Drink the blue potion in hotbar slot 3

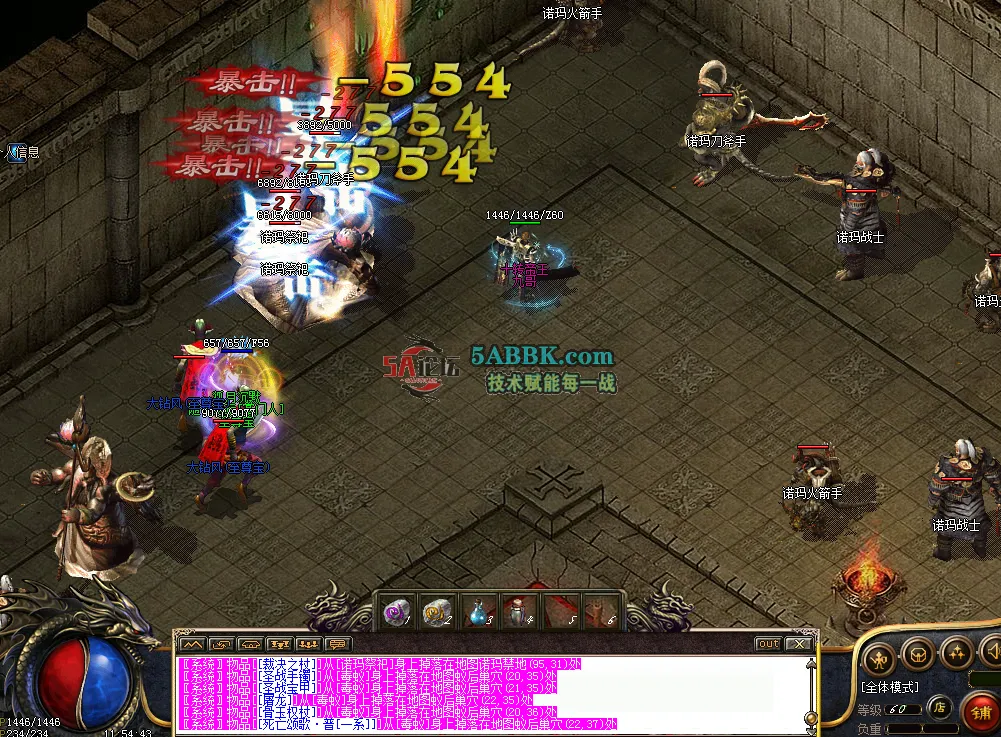(x=476, y=613)
